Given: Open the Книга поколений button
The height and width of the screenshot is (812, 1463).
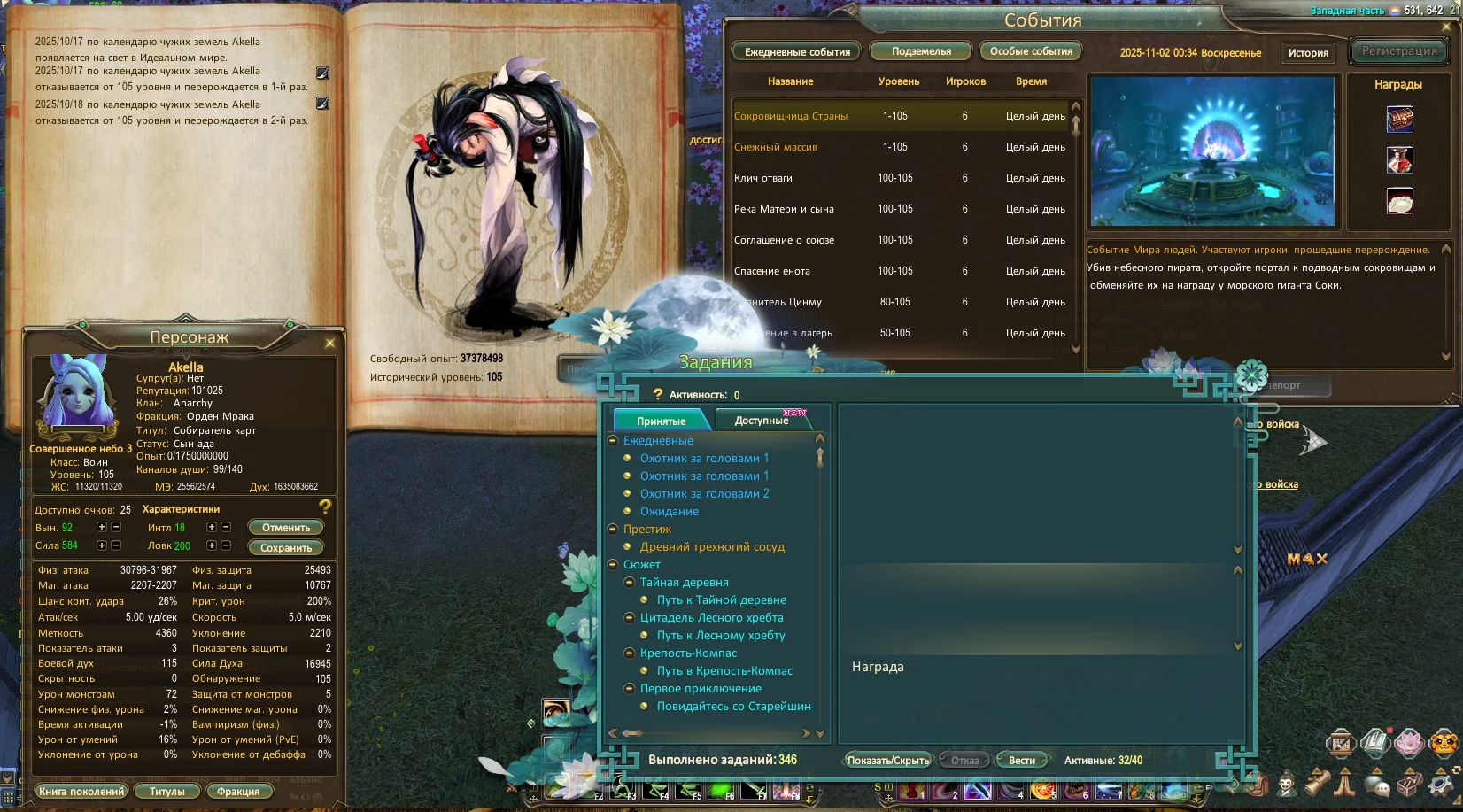Looking at the screenshot, I should point(81,792).
